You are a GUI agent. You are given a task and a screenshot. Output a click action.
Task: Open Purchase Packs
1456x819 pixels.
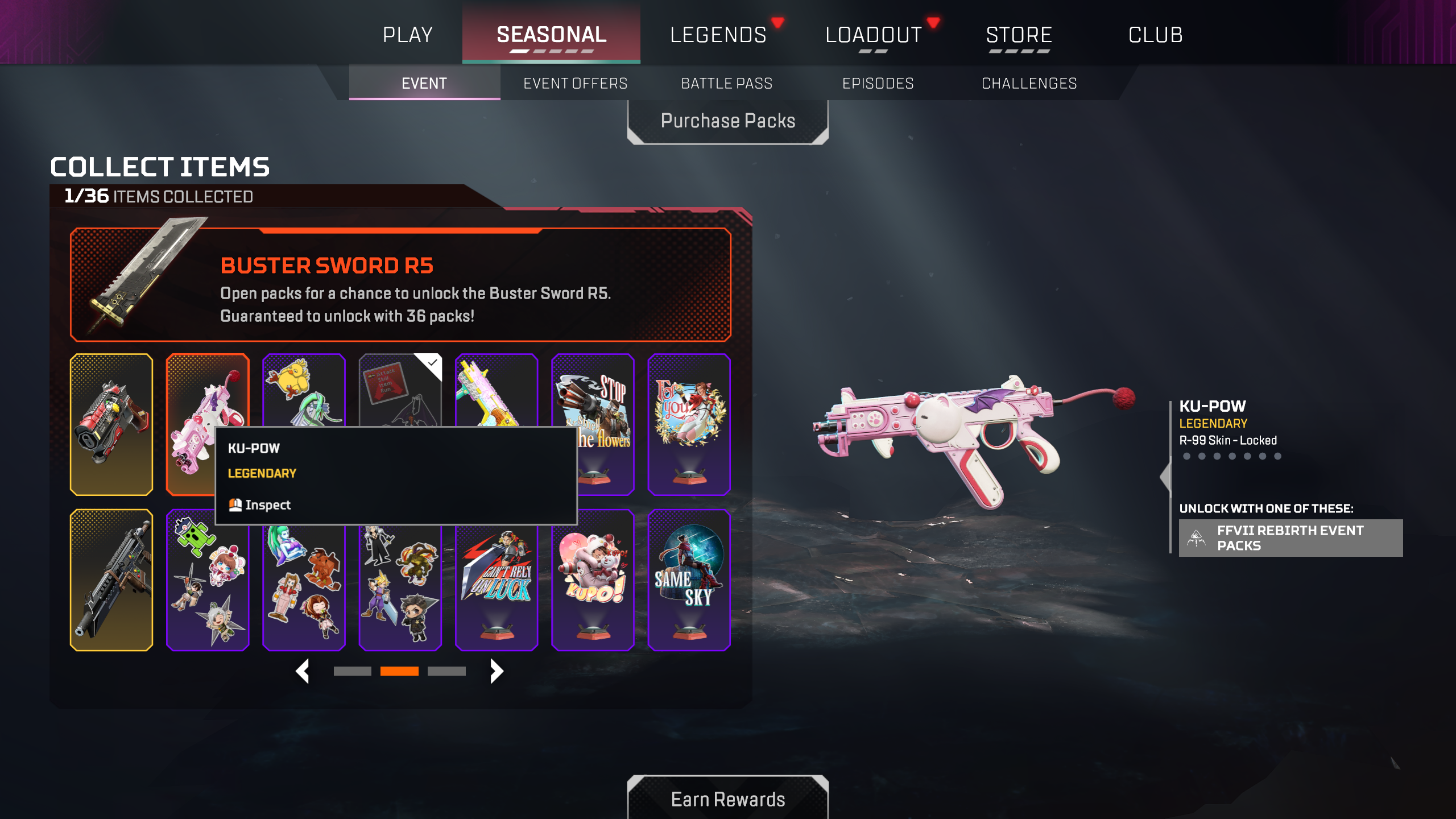coord(728,120)
